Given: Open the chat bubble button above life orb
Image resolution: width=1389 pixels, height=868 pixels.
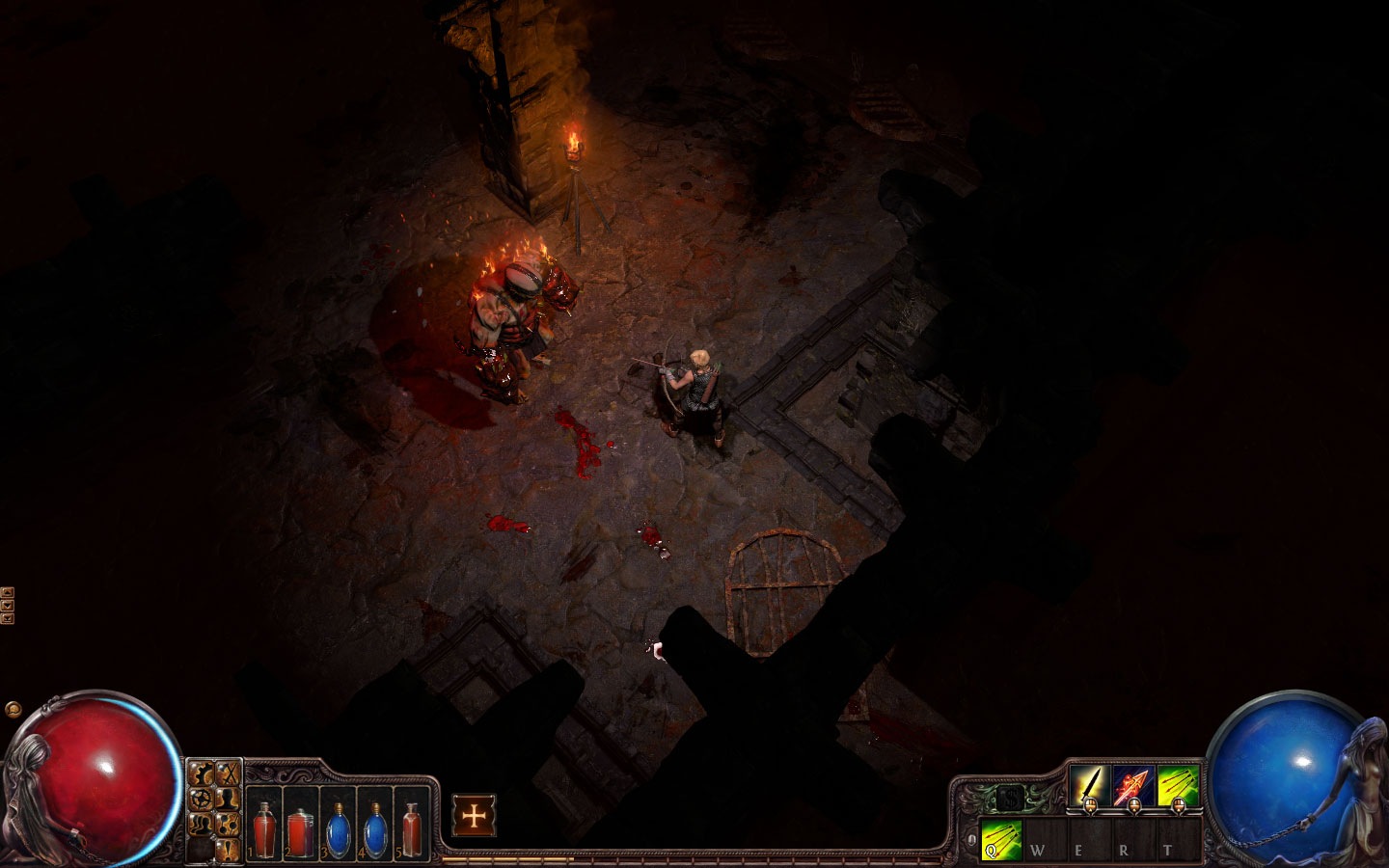Looking at the screenshot, I should pyautogui.click(x=13, y=709).
